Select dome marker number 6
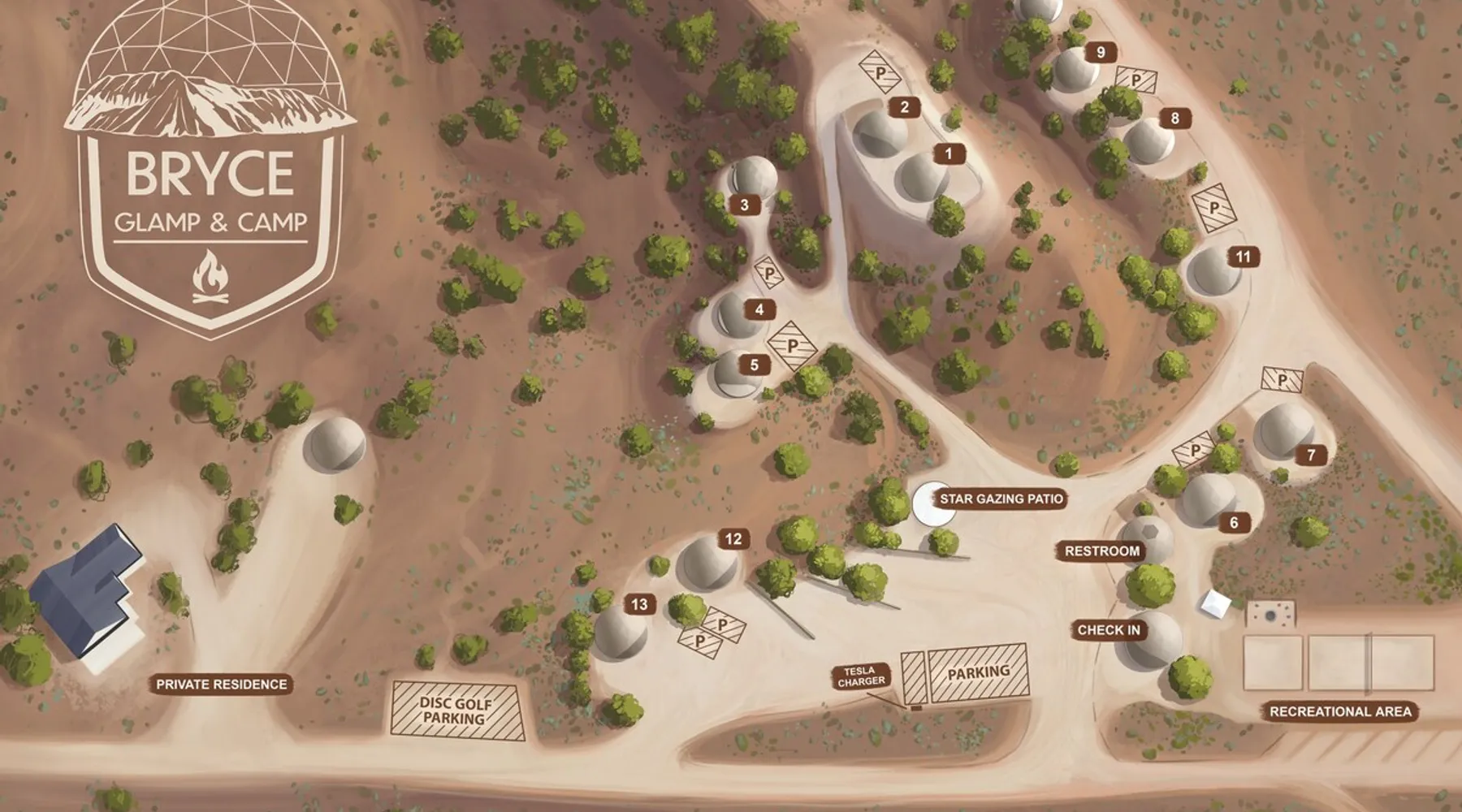1462x812 pixels. (x=1235, y=523)
